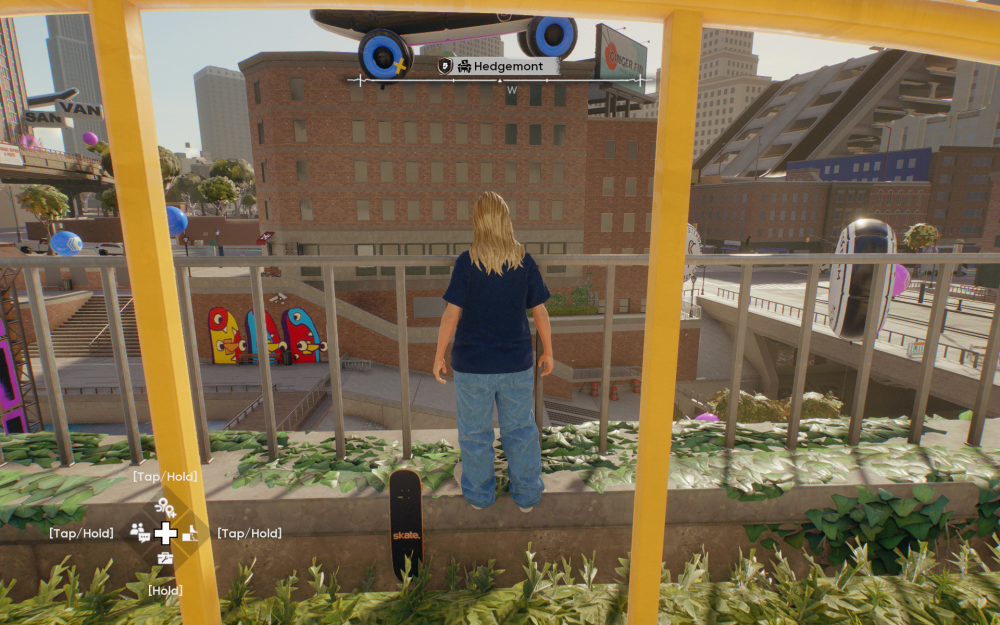The image size is (1000, 625).
Task: Click the Hedgemont district label
Action: tap(514, 66)
